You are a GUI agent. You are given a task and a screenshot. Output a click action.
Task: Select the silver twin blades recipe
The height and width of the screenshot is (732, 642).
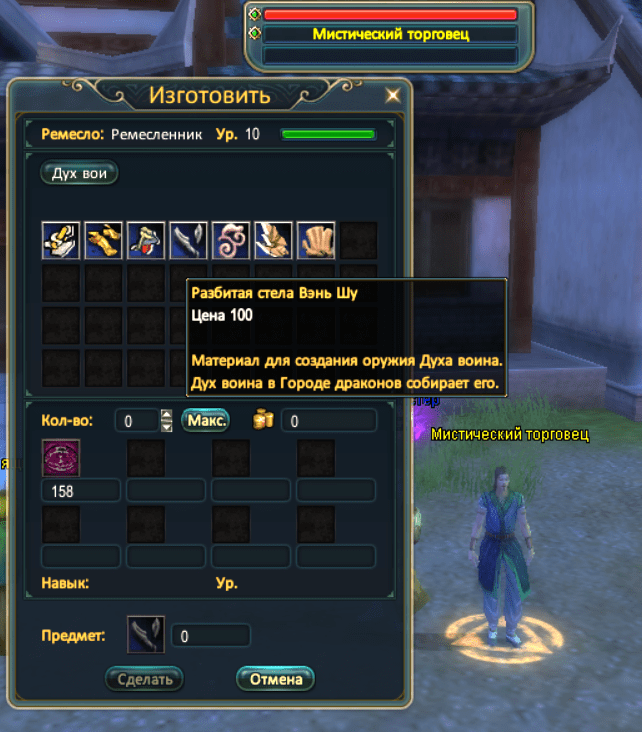(188, 241)
